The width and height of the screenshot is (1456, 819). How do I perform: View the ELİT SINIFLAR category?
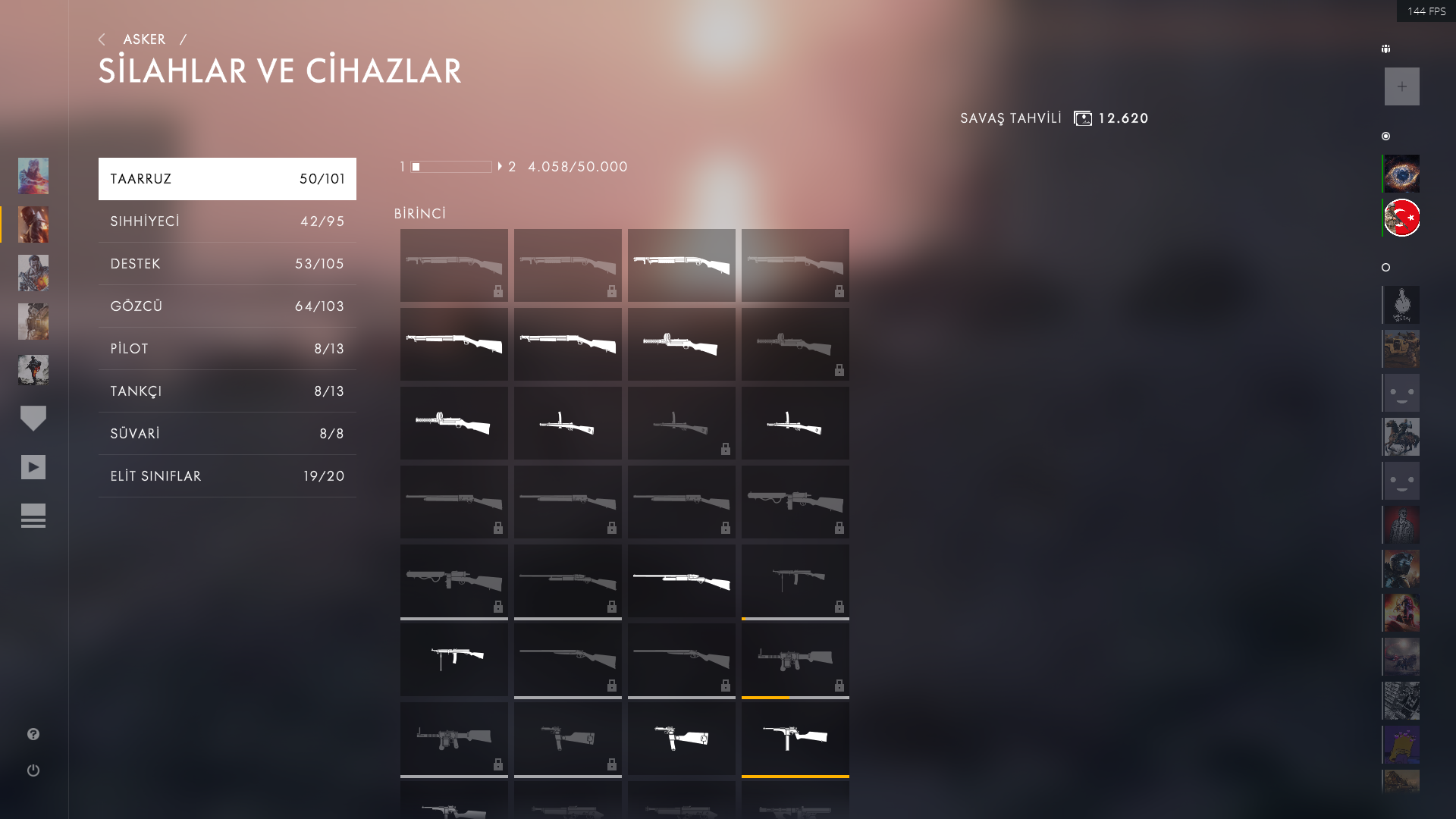point(227,476)
